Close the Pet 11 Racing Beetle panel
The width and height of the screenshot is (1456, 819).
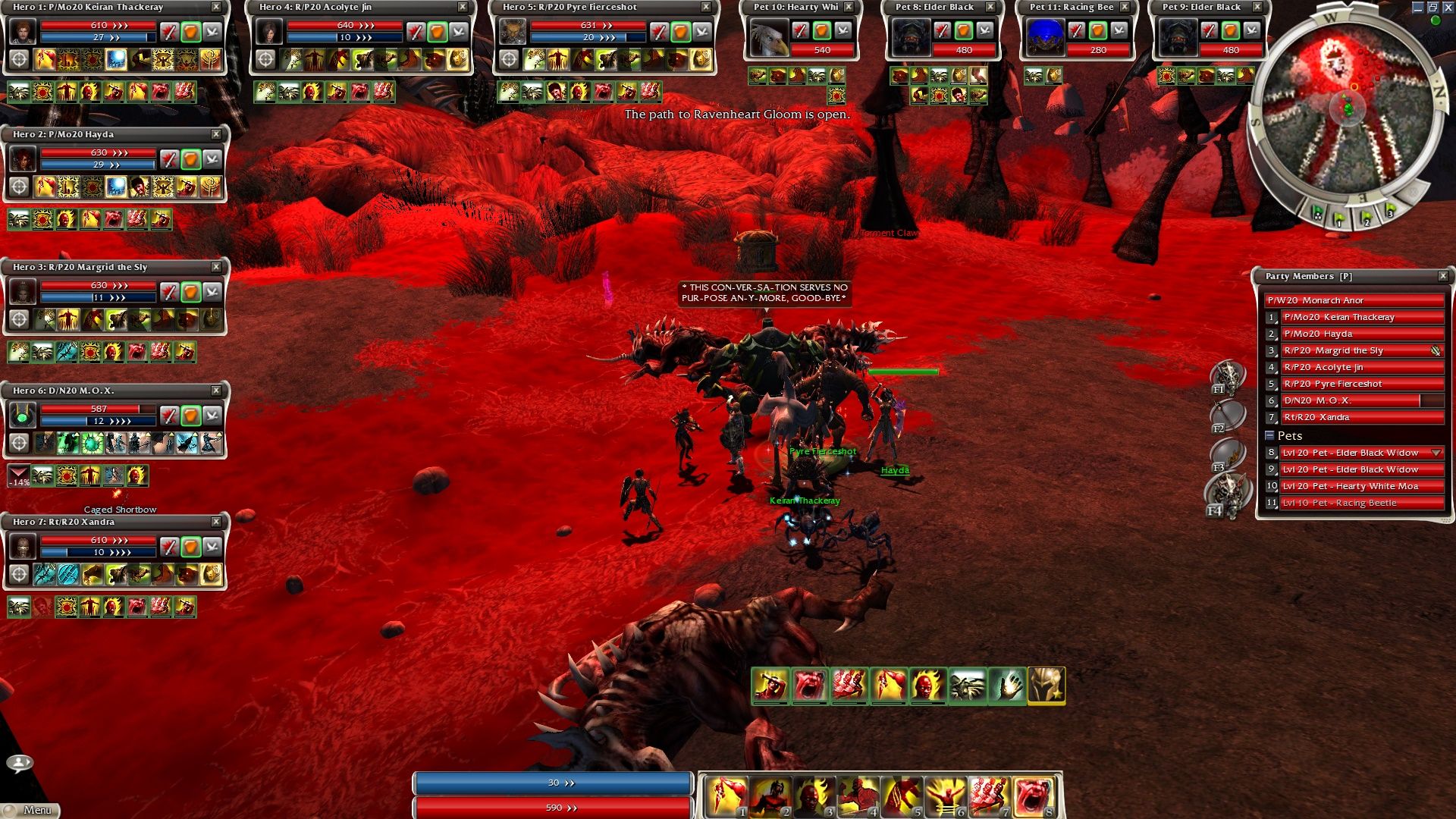[x=1125, y=7]
